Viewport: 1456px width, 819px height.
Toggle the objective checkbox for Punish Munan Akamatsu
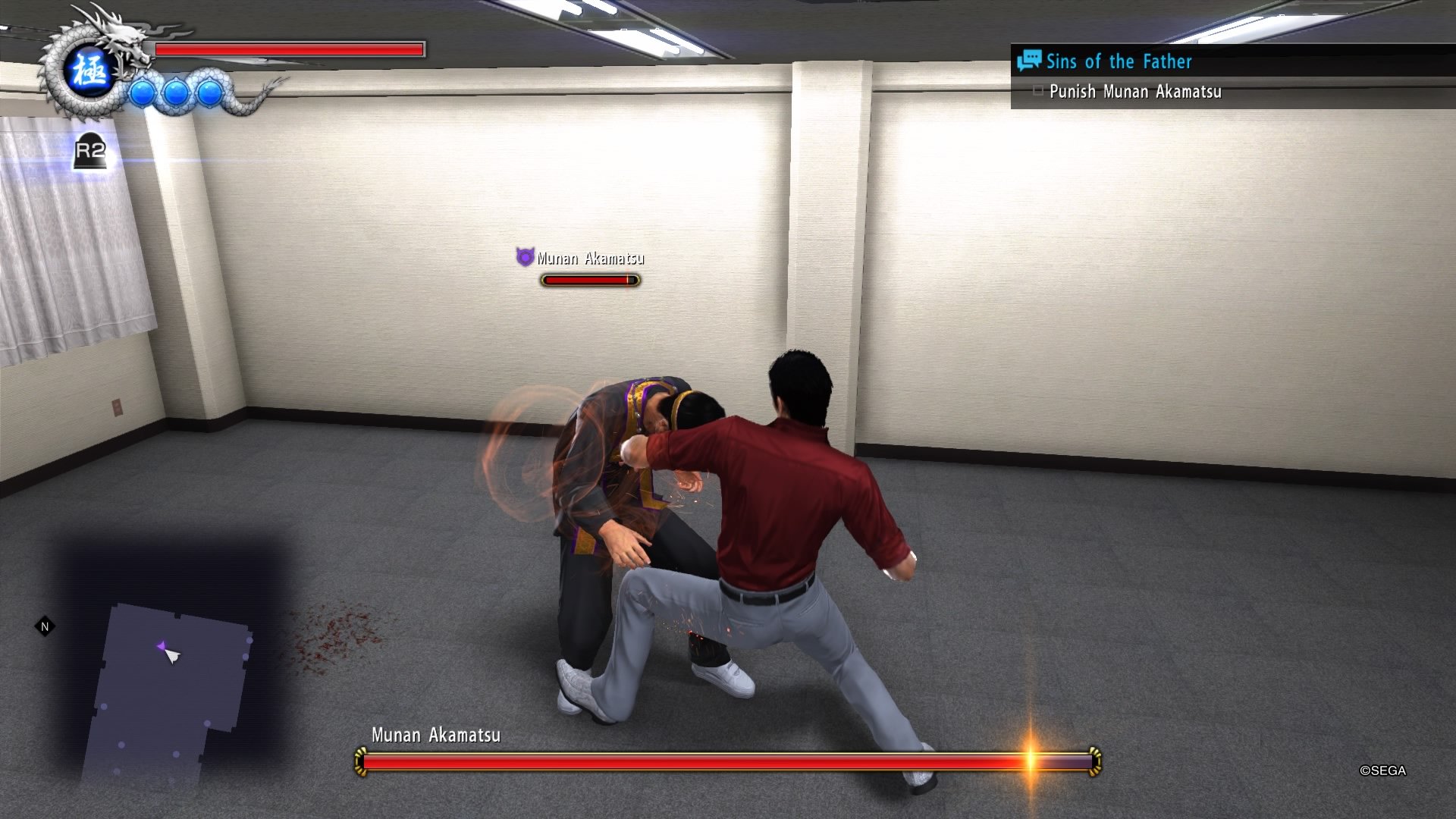pos(1040,91)
